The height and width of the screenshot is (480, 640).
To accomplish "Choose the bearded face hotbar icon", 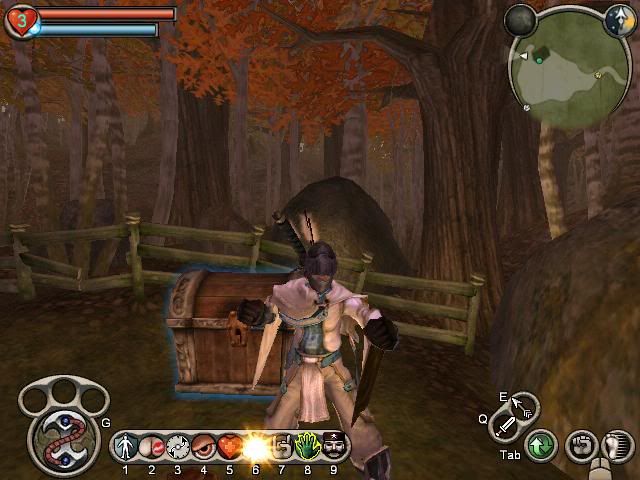I will 332,446.
